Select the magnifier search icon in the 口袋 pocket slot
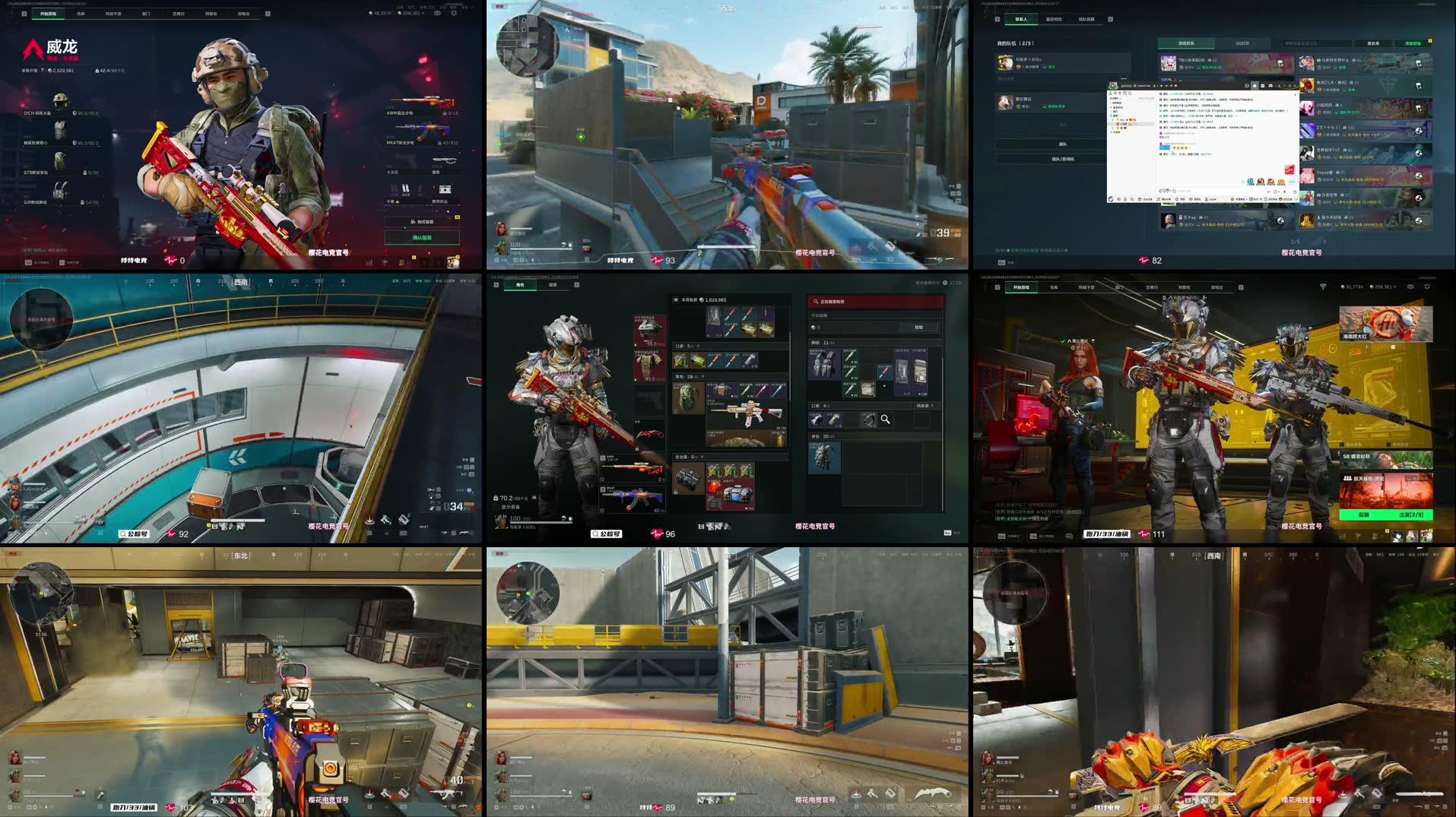Screen dimensions: 1456x817 (x=886, y=419)
